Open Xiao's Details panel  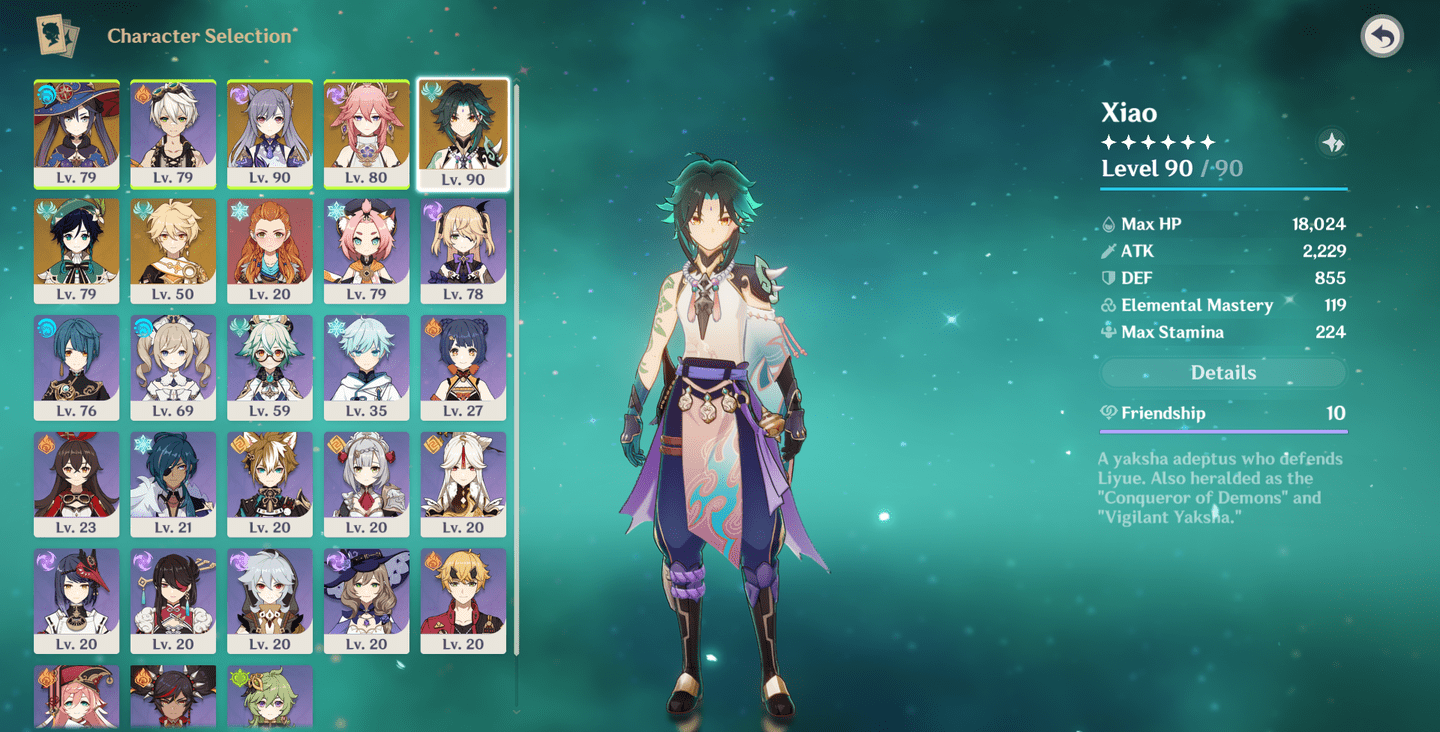click(x=1222, y=372)
